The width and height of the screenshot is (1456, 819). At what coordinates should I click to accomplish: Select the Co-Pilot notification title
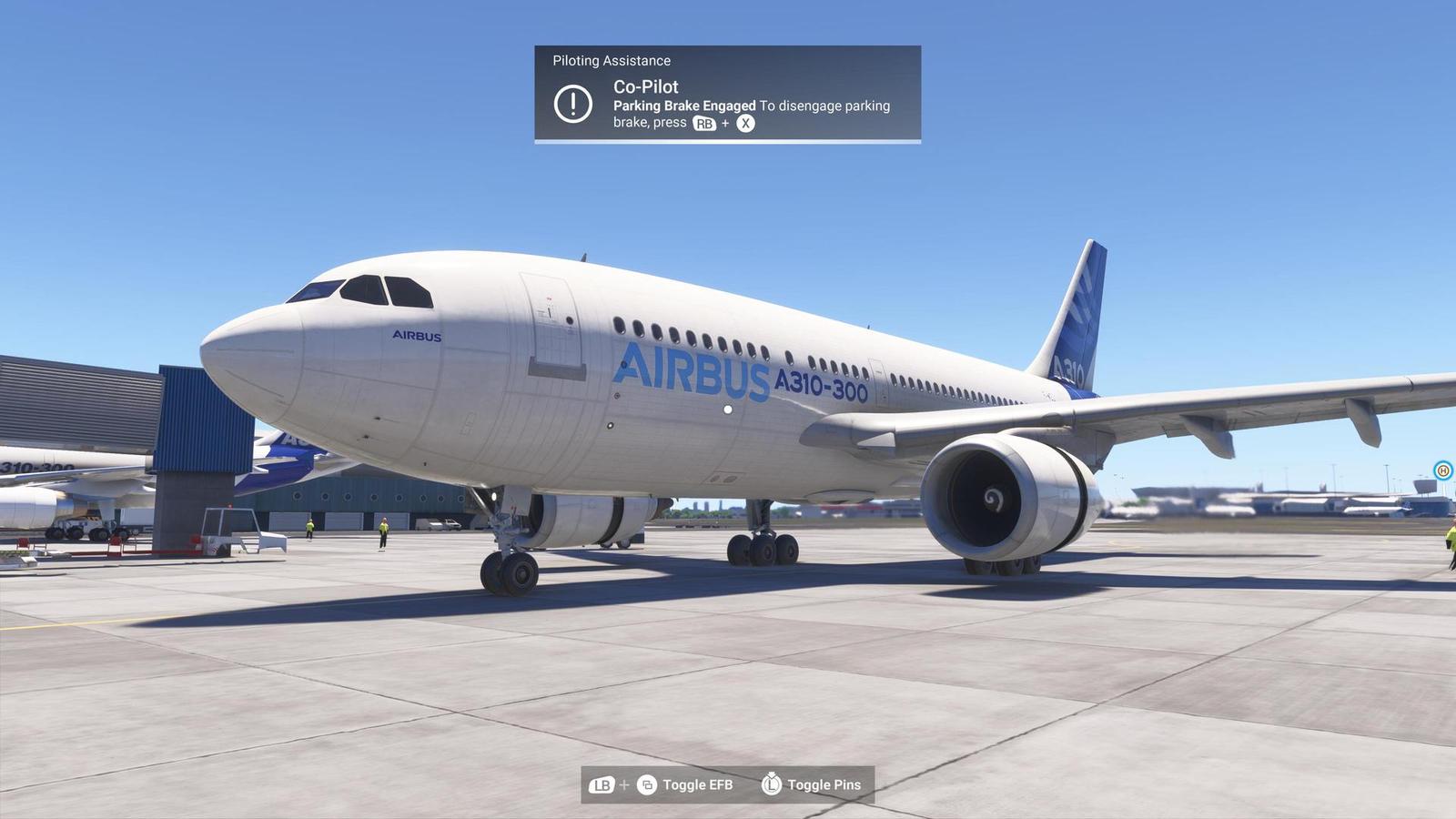coord(646,87)
